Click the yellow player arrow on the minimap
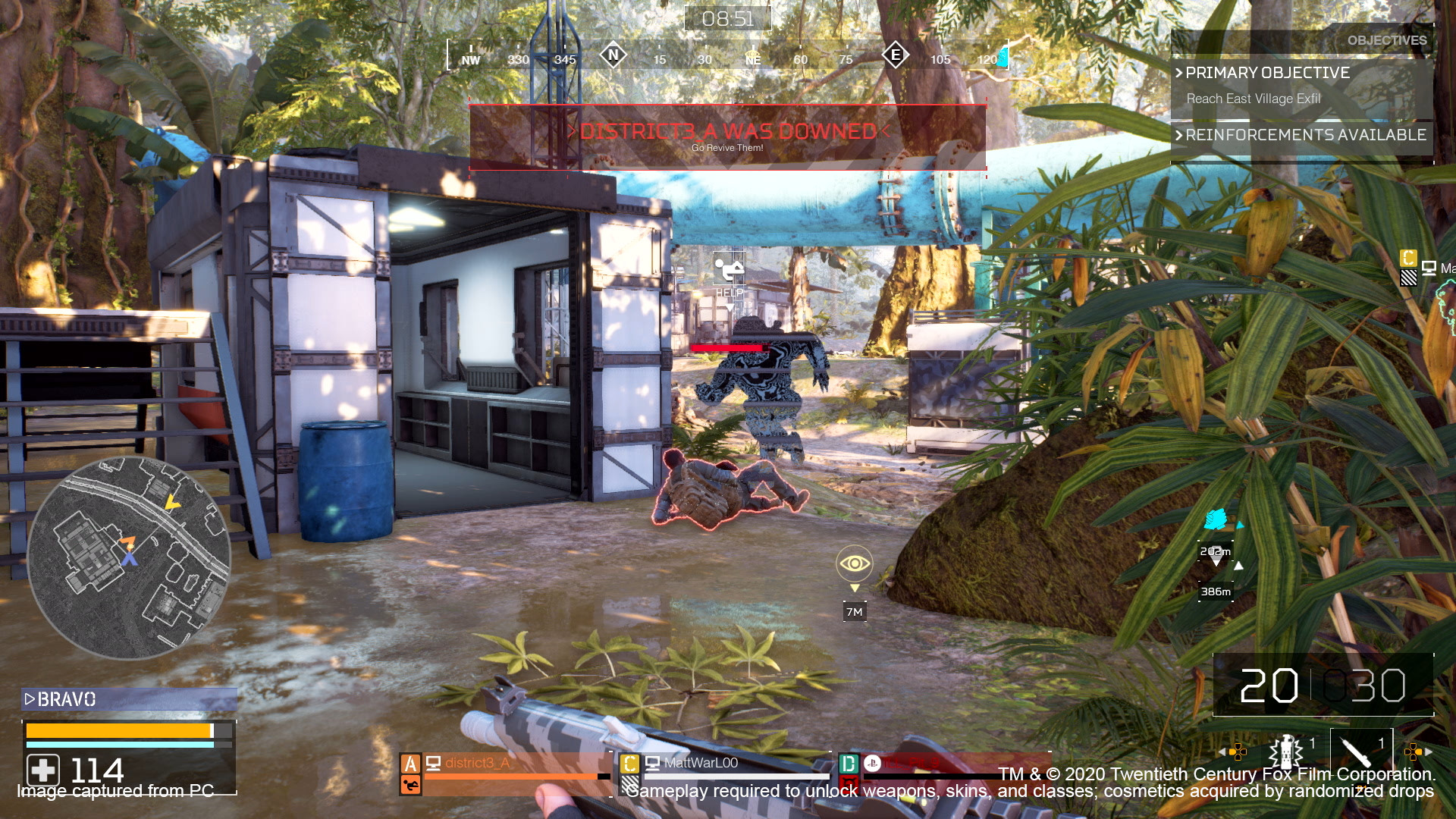The height and width of the screenshot is (819, 1456). pos(173,503)
